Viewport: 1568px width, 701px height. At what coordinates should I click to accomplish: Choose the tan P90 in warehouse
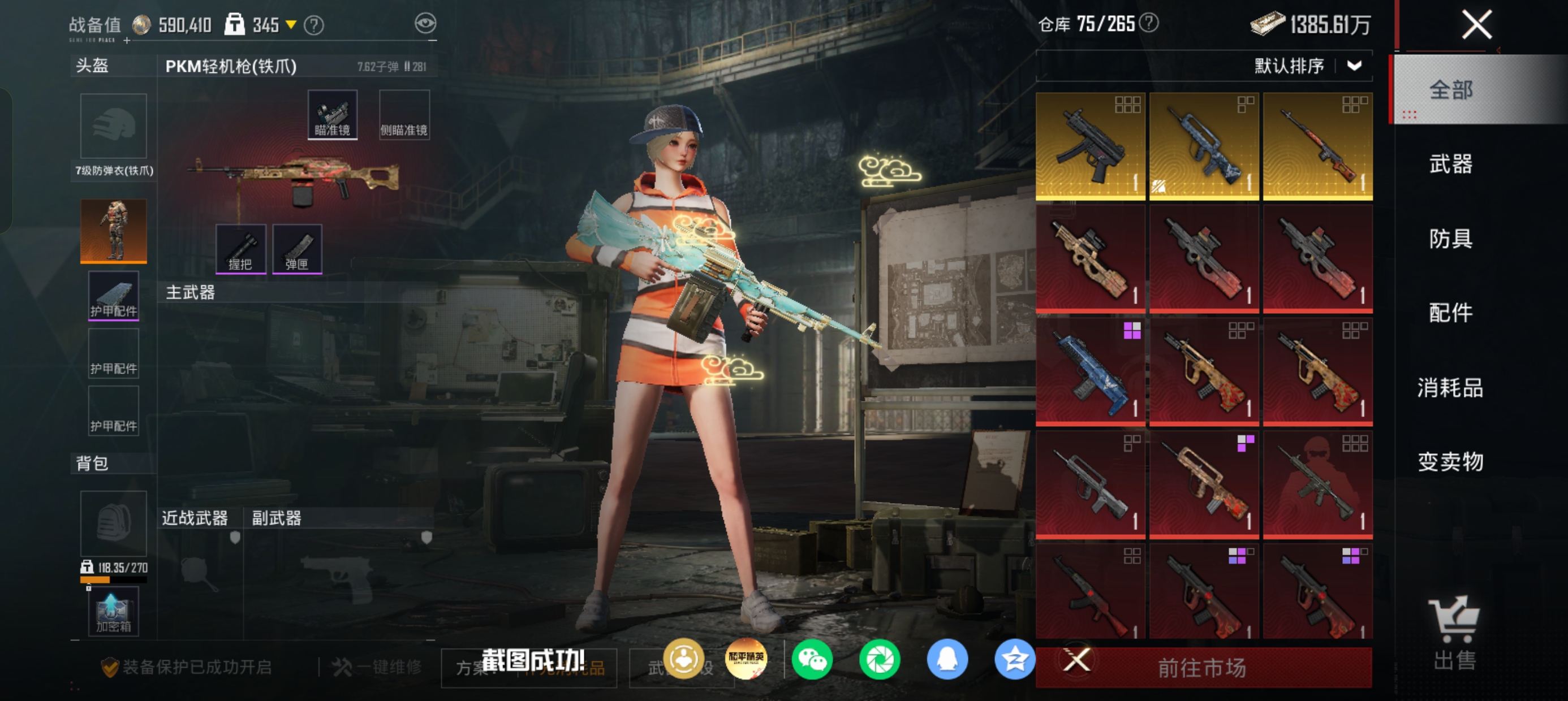(x=1090, y=259)
